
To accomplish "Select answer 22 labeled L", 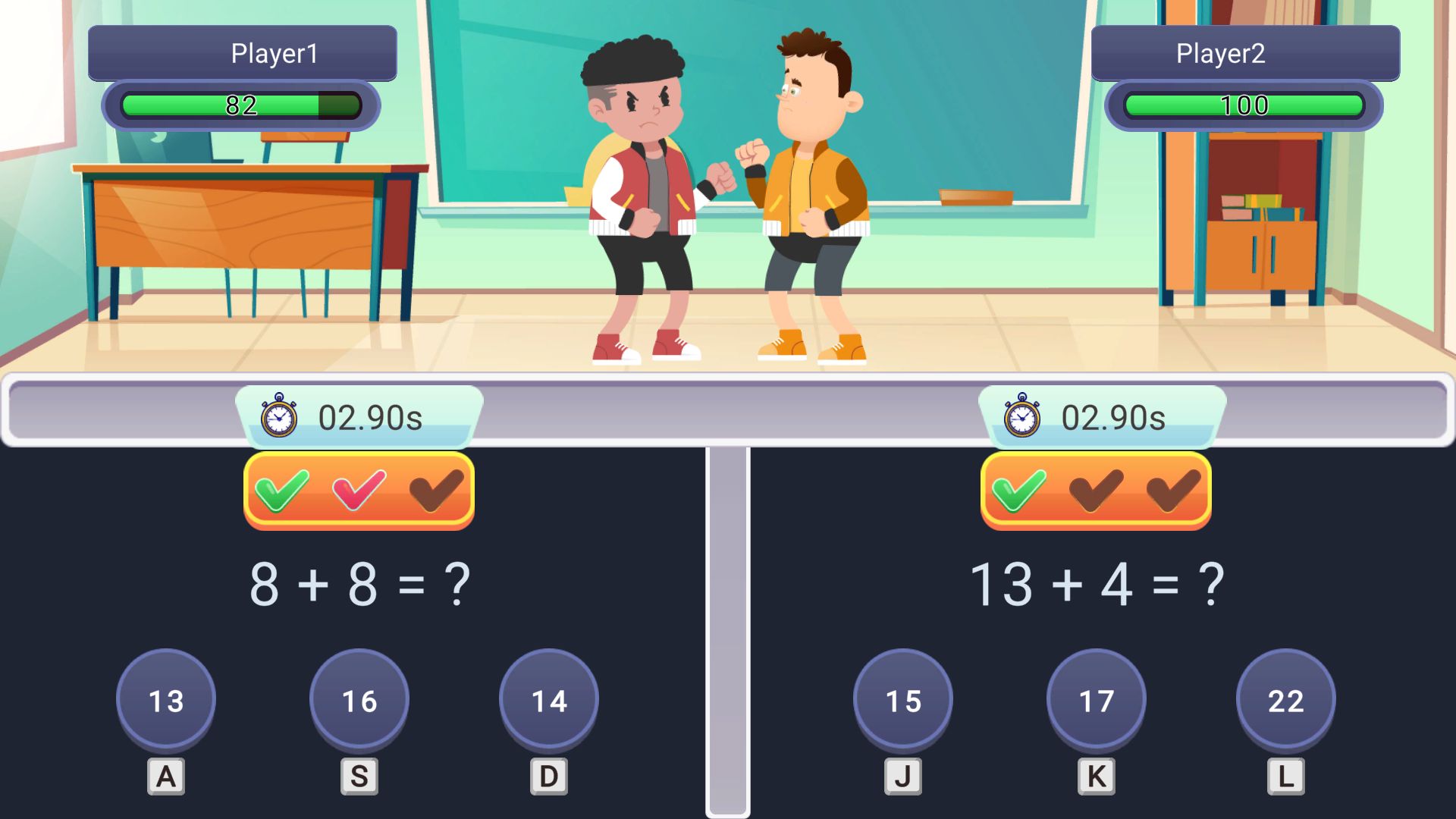I will click(1286, 701).
